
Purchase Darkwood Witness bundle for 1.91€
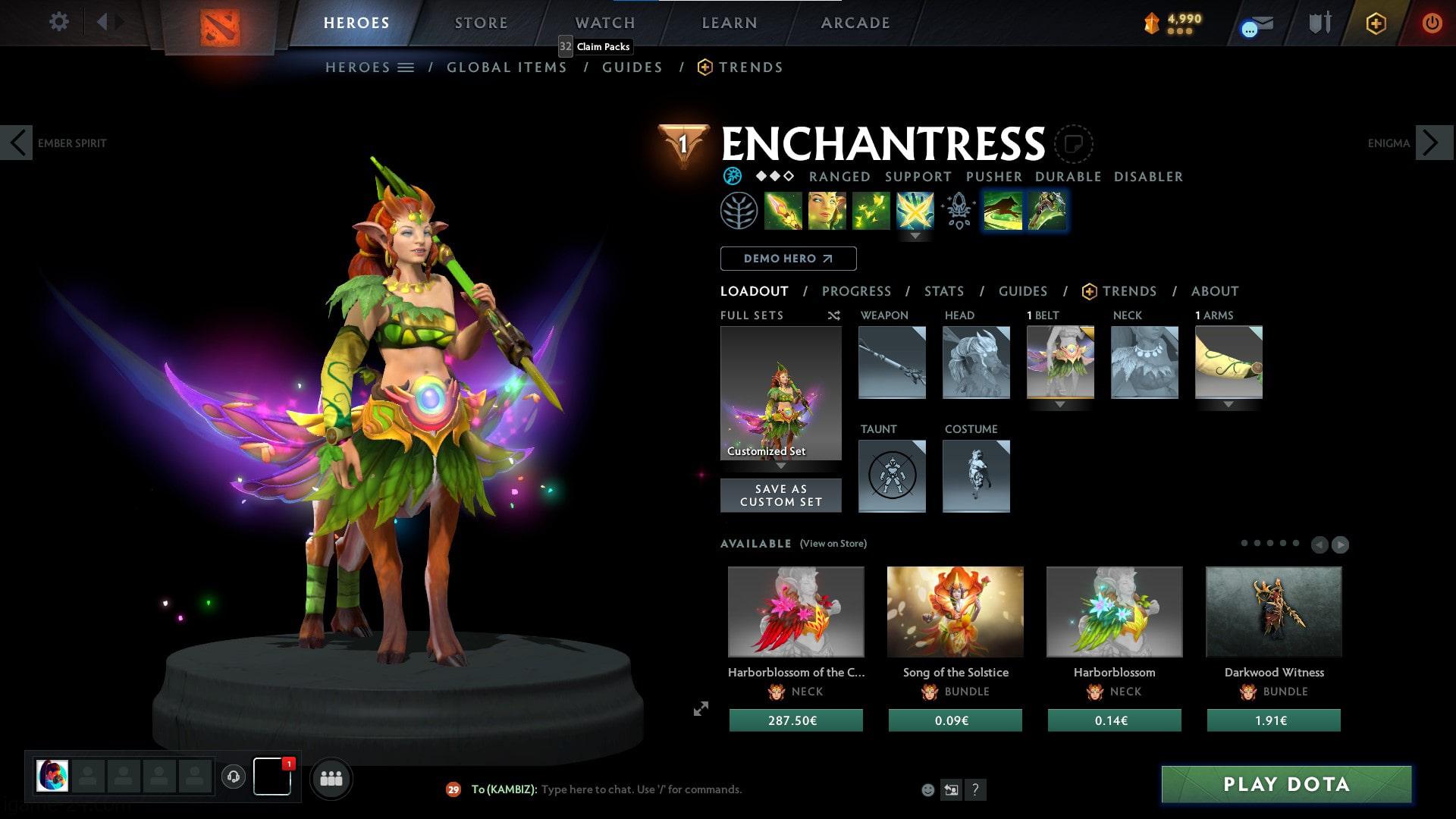pyautogui.click(x=1273, y=720)
